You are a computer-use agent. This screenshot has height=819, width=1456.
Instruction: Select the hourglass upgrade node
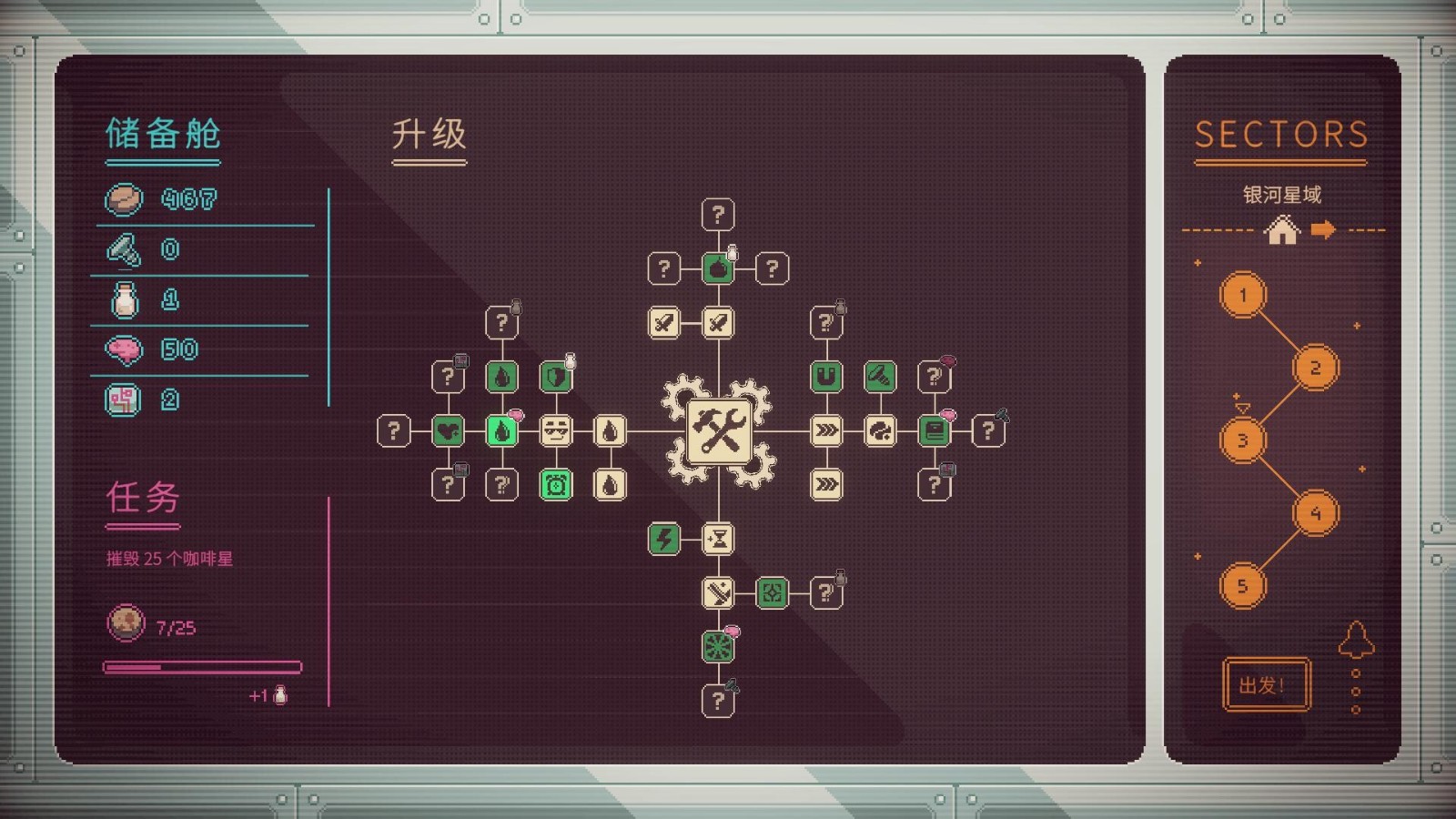717,540
